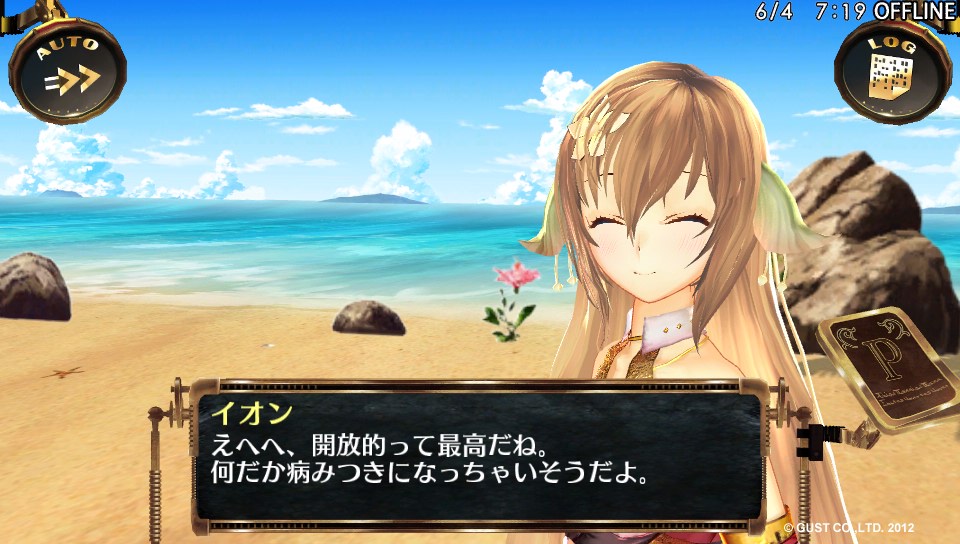The image size is (960, 544).
Task: Tap the golden P card button
Action: 888,366
